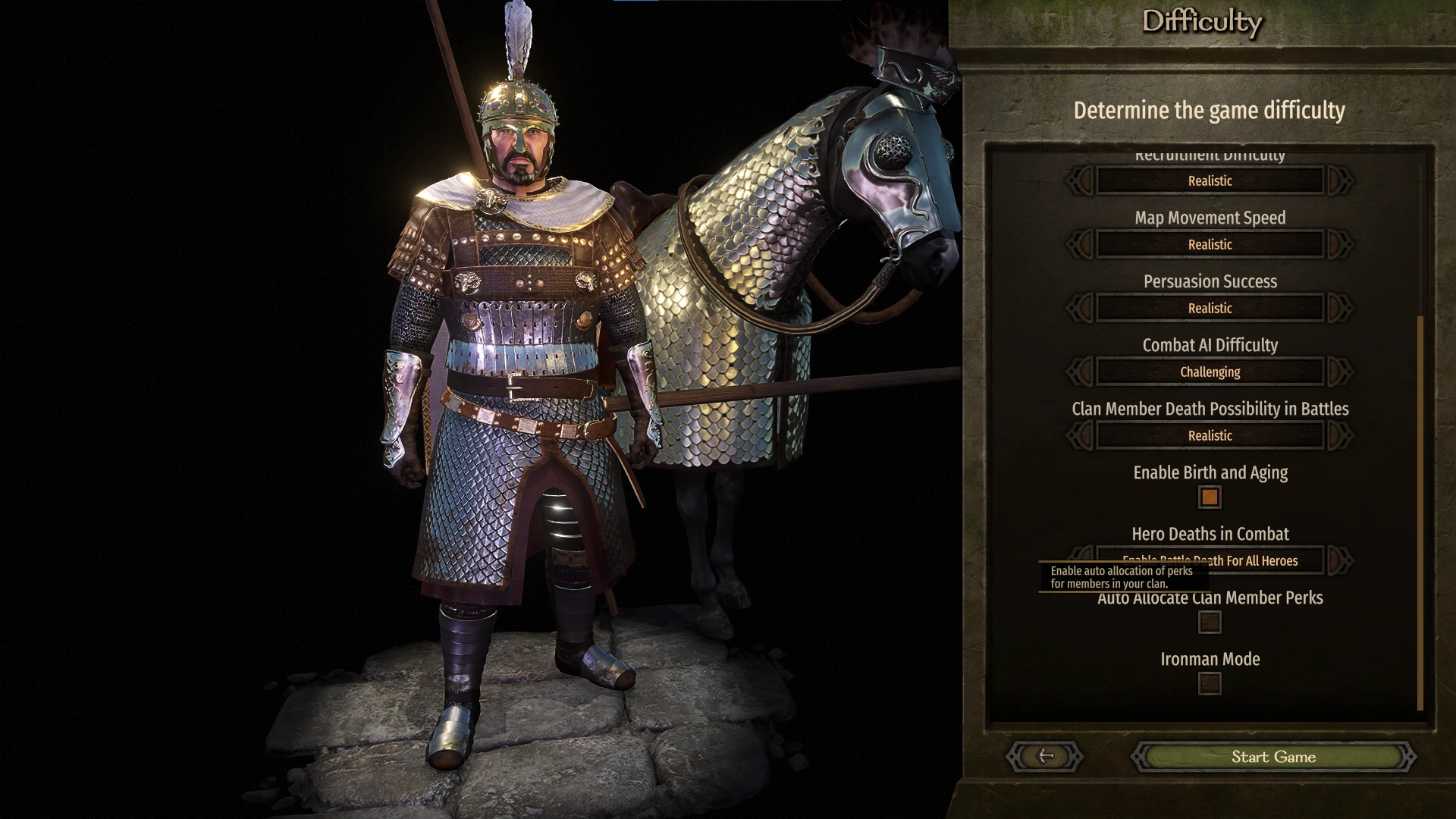Click right arrow for Hero Deaths in Combat
Screen dimensions: 1456x819
1340,561
